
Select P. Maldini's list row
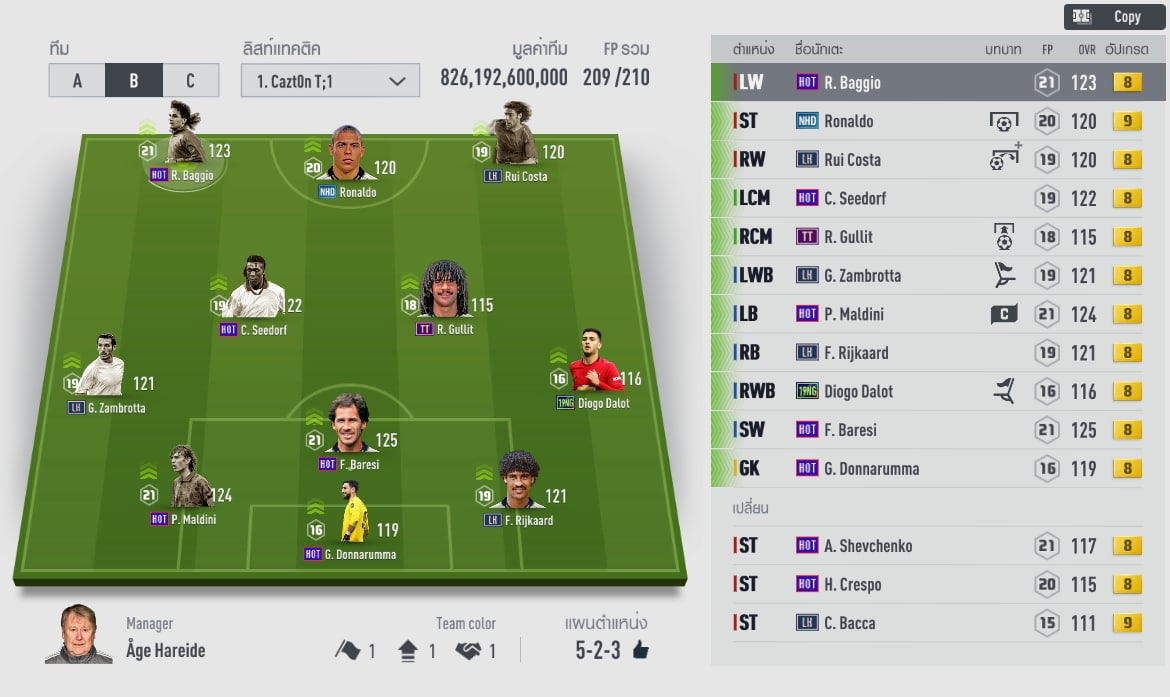938,314
